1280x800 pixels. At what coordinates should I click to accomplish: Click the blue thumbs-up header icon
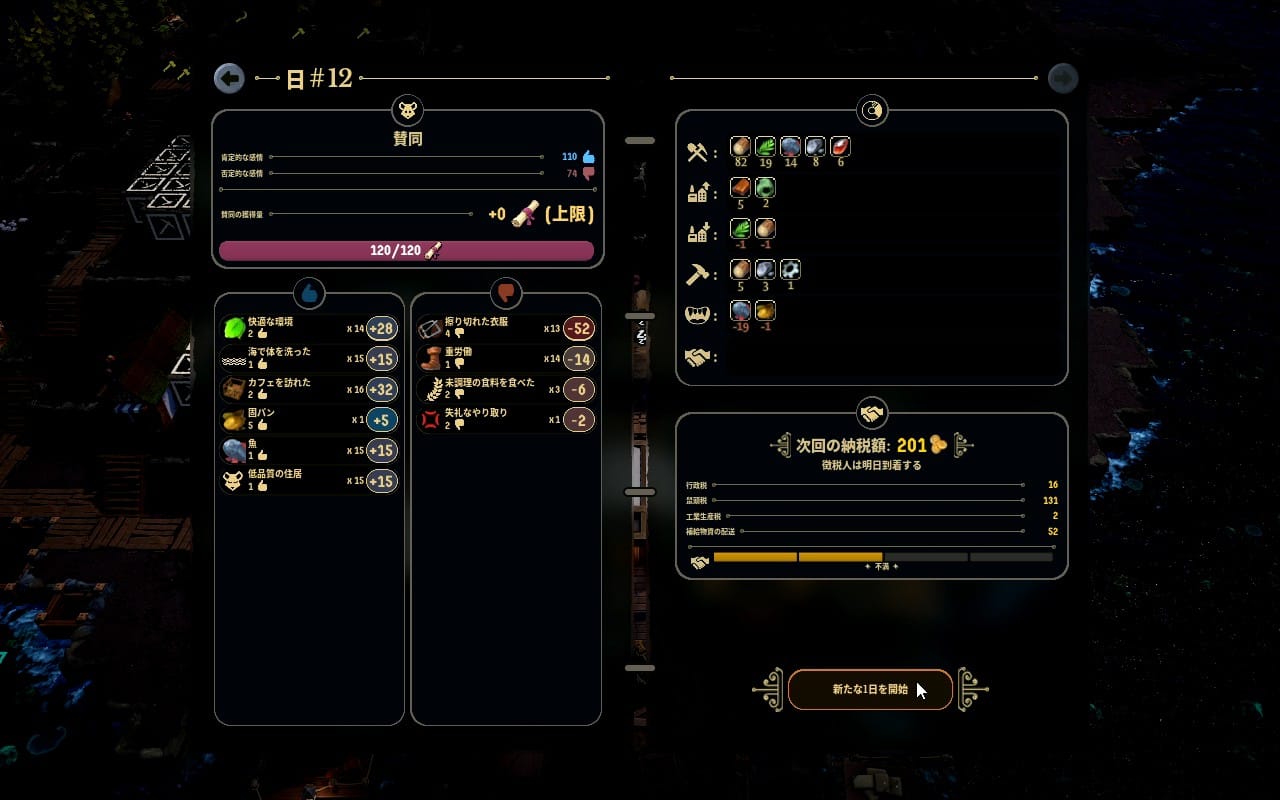[x=309, y=293]
